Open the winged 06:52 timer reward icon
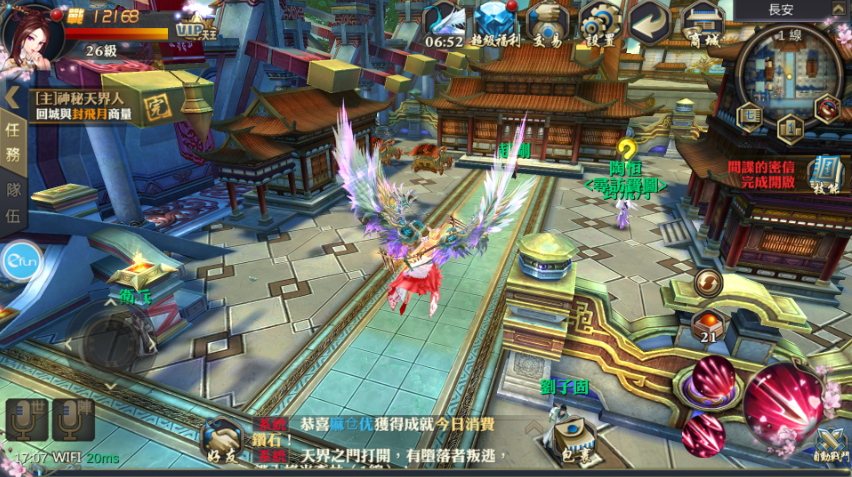Screen dimensions: 852x477 (444, 24)
